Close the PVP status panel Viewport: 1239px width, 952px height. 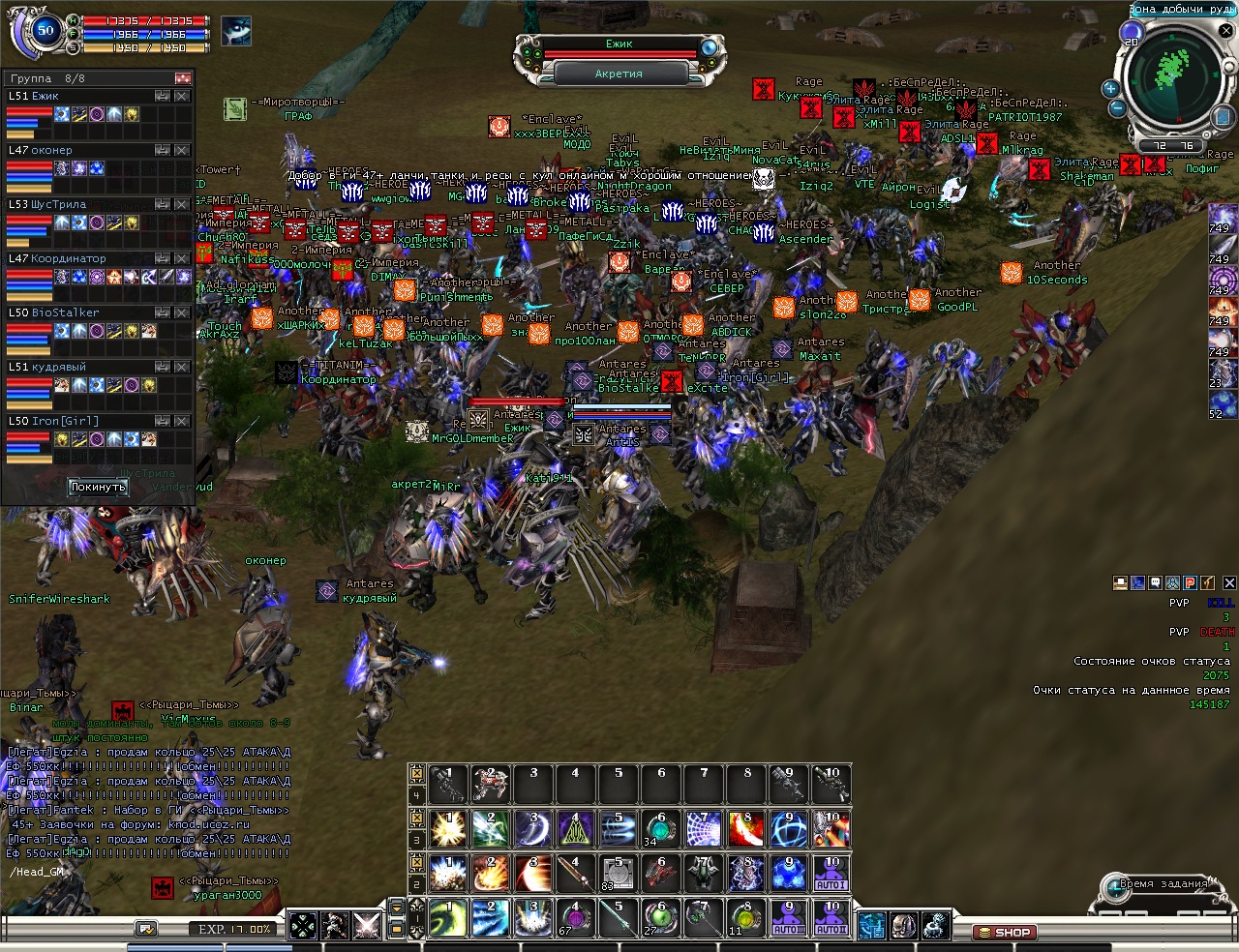pos(1229,582)
